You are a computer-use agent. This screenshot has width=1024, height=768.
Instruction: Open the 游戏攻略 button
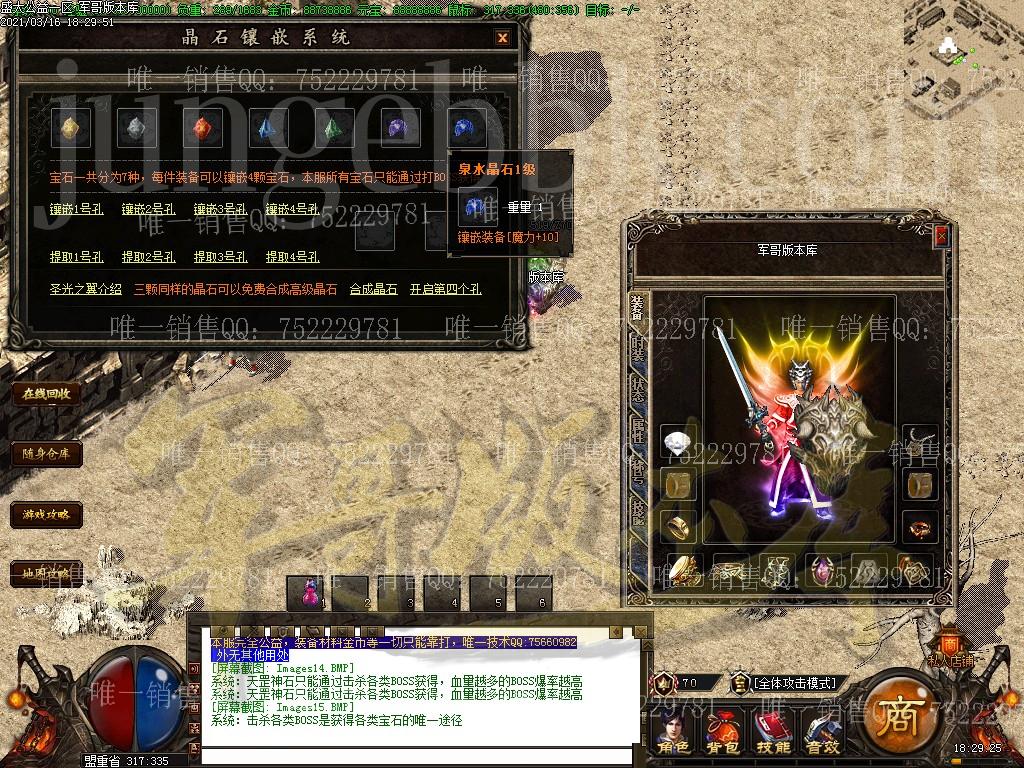(46, 515)
